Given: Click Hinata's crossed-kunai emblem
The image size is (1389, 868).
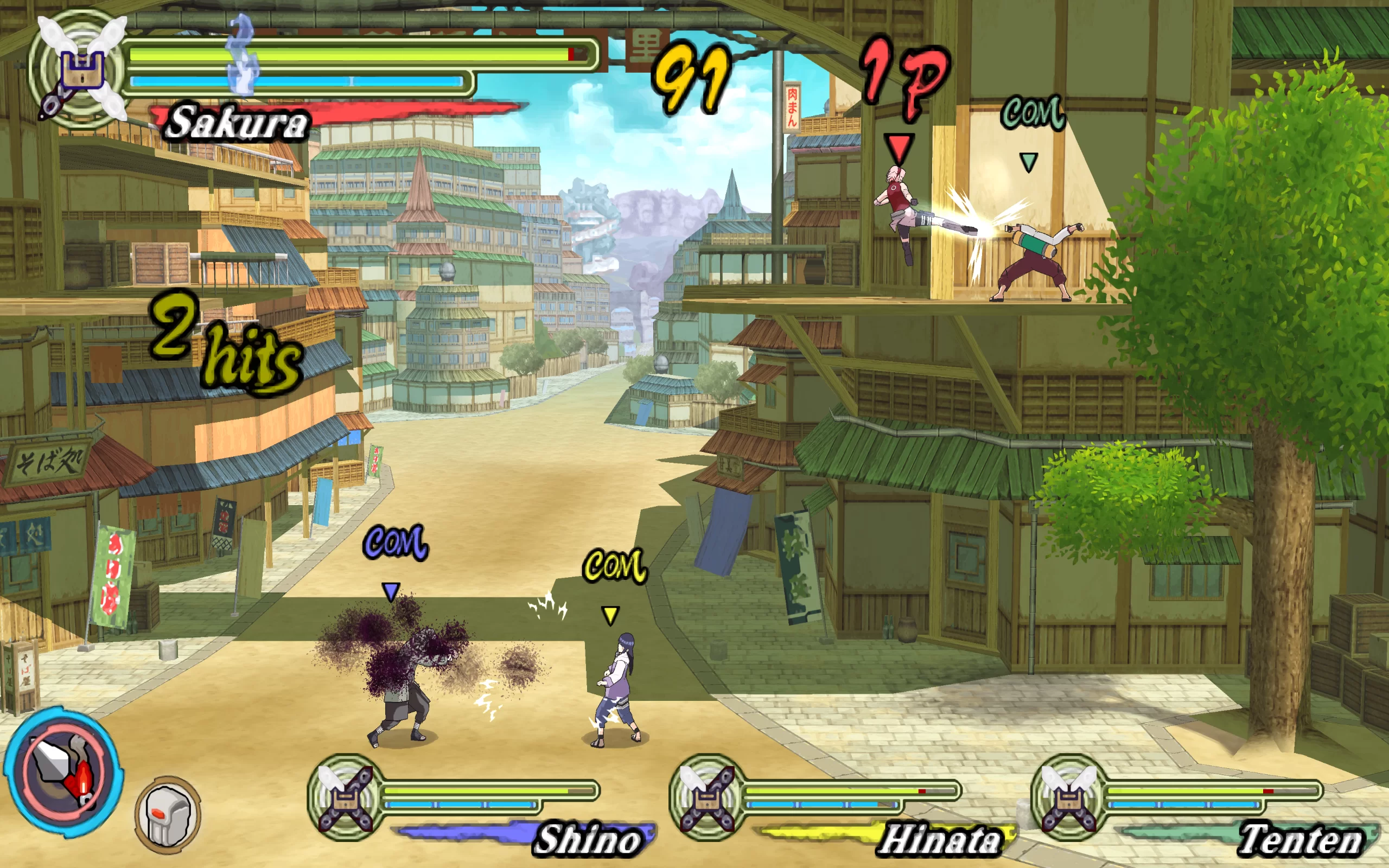Looking at the screenshot, I should [707, 798].
